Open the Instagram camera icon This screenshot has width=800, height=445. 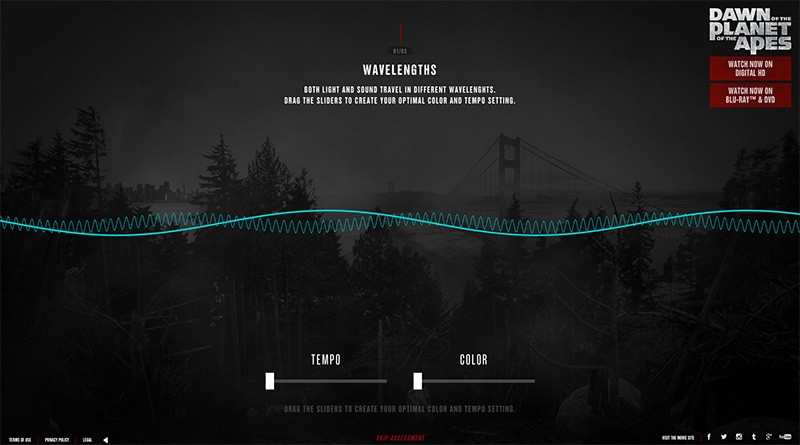click(x=739, y=437)
